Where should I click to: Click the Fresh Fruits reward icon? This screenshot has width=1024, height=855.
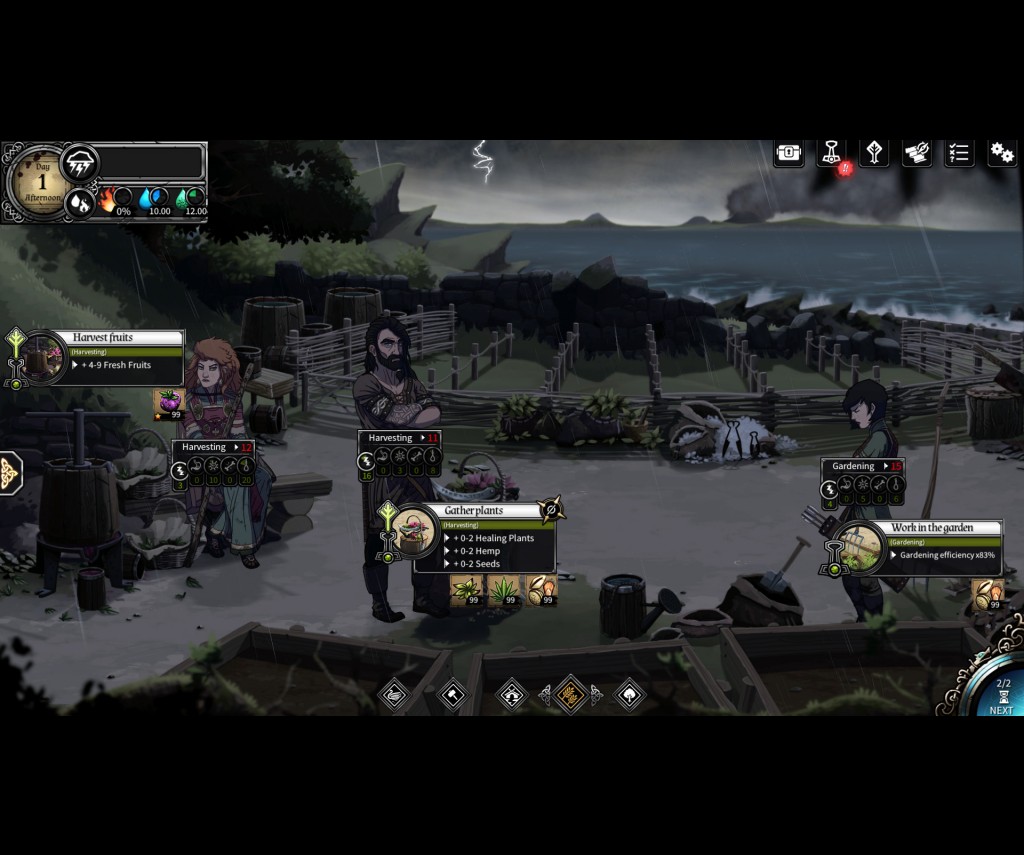tap(169, 404)
